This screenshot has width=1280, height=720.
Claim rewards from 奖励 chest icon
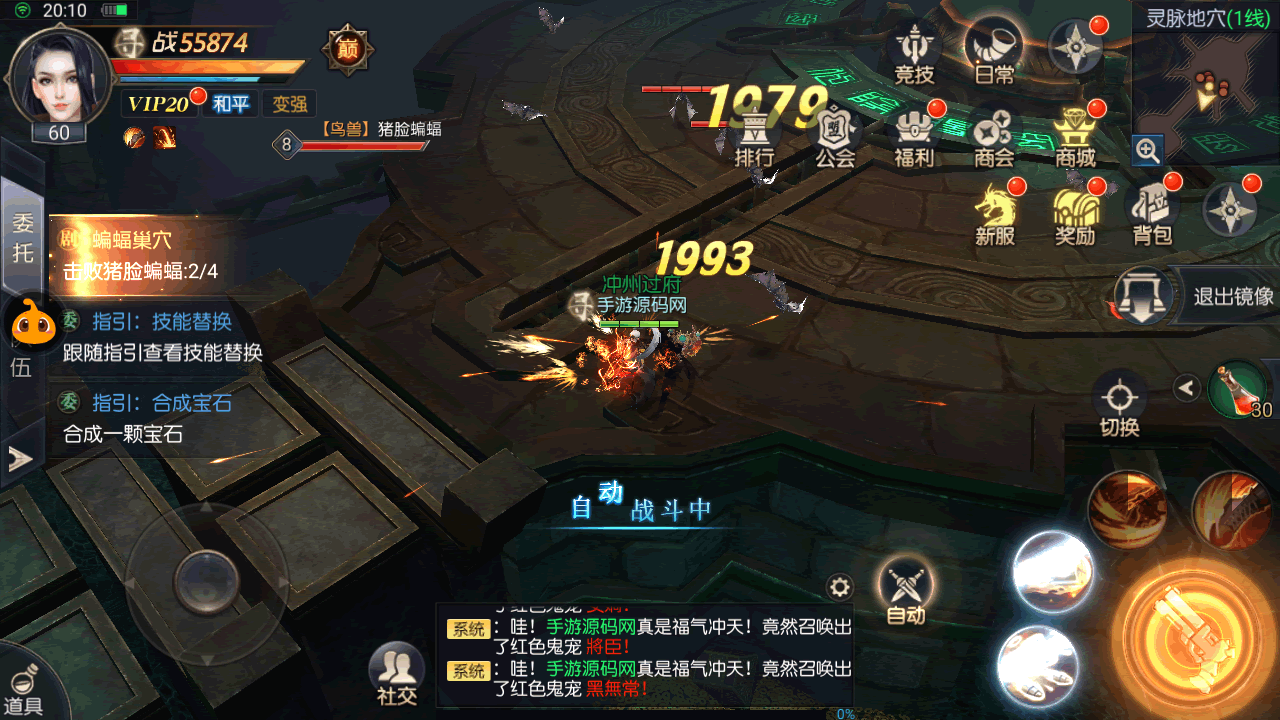coord(1075,213)
